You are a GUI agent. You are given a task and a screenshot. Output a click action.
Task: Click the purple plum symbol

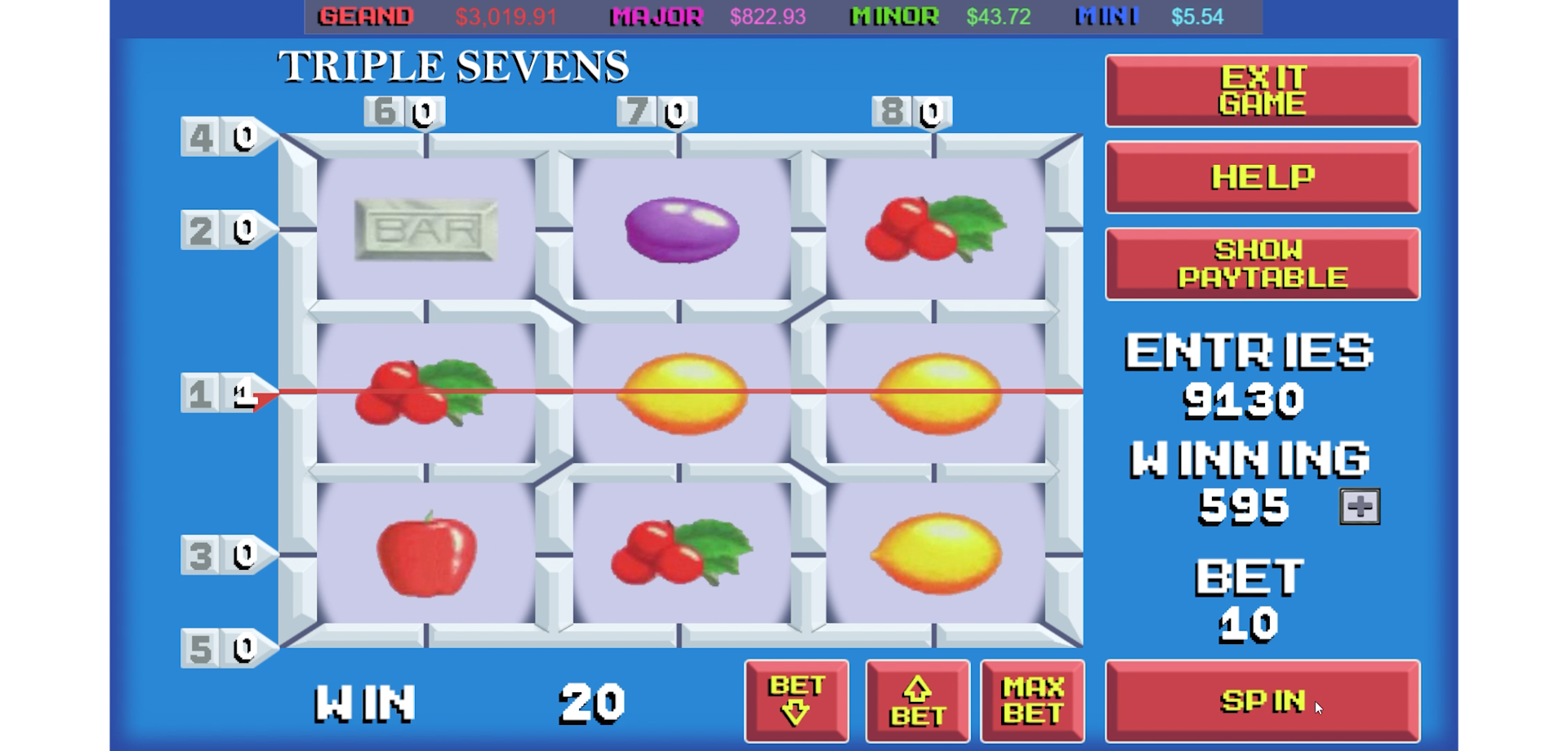(x=682, y=229)
